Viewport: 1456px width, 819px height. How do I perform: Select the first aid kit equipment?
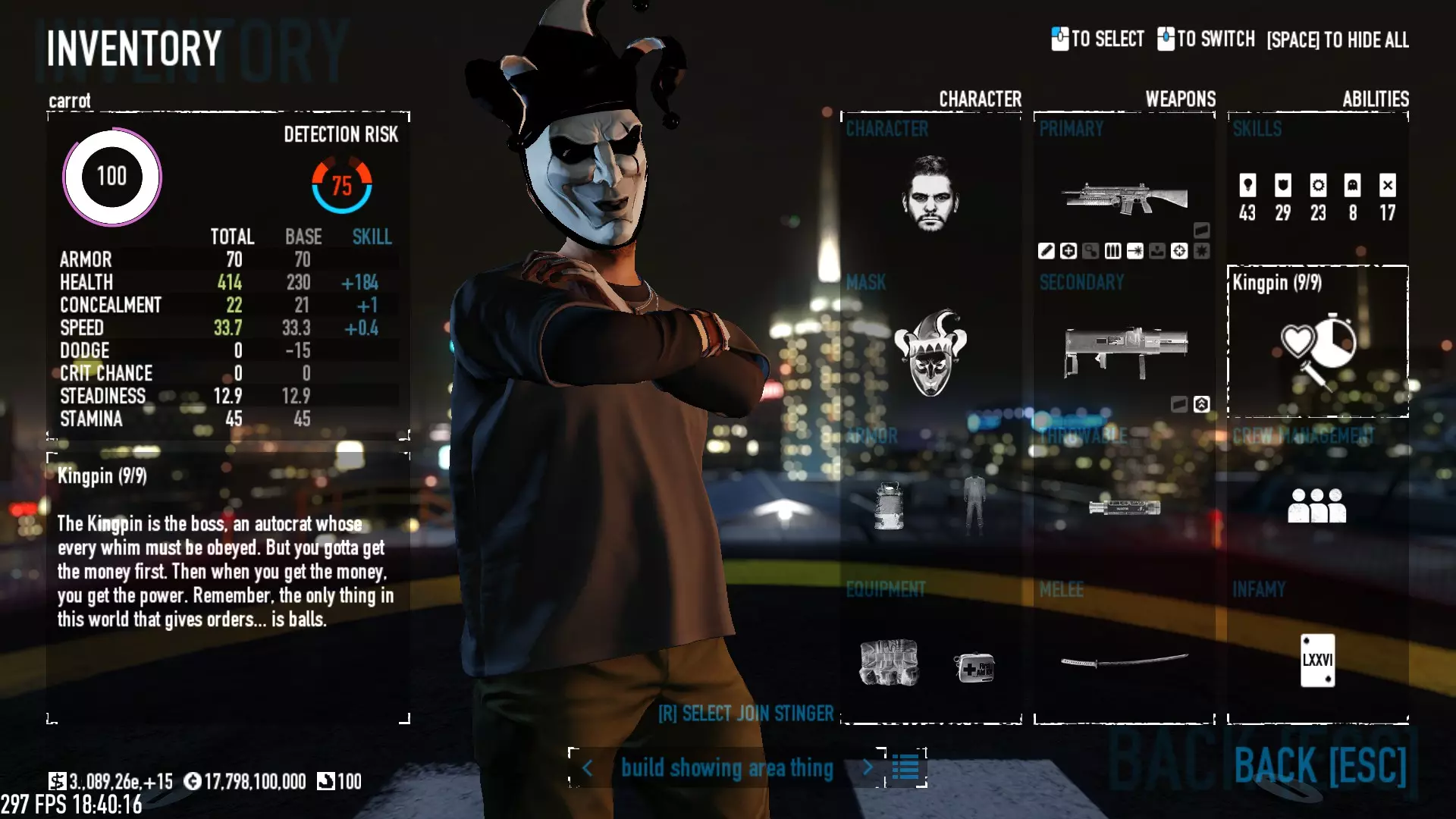(974, 667)
